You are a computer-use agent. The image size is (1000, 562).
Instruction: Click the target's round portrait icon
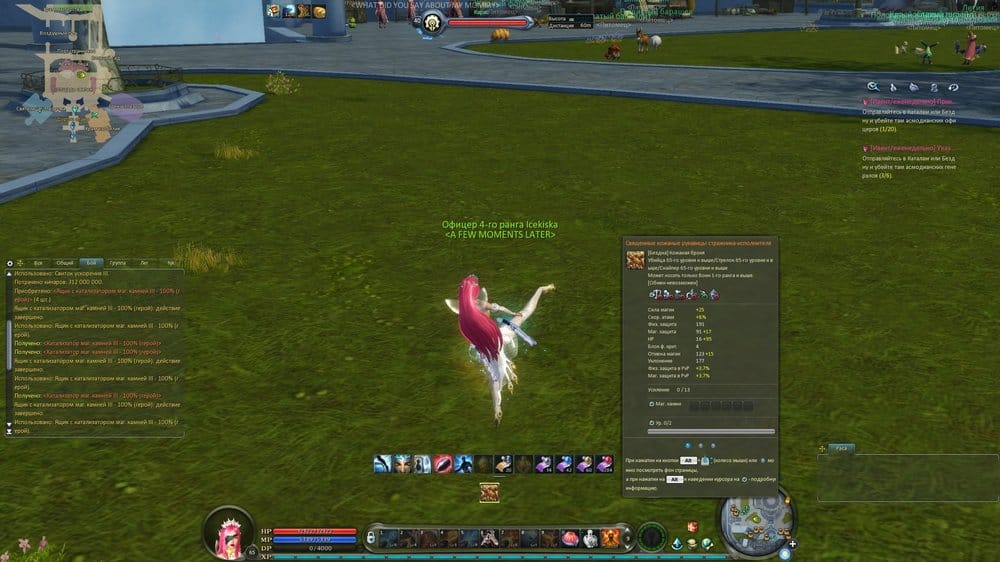tap(433, 24)
